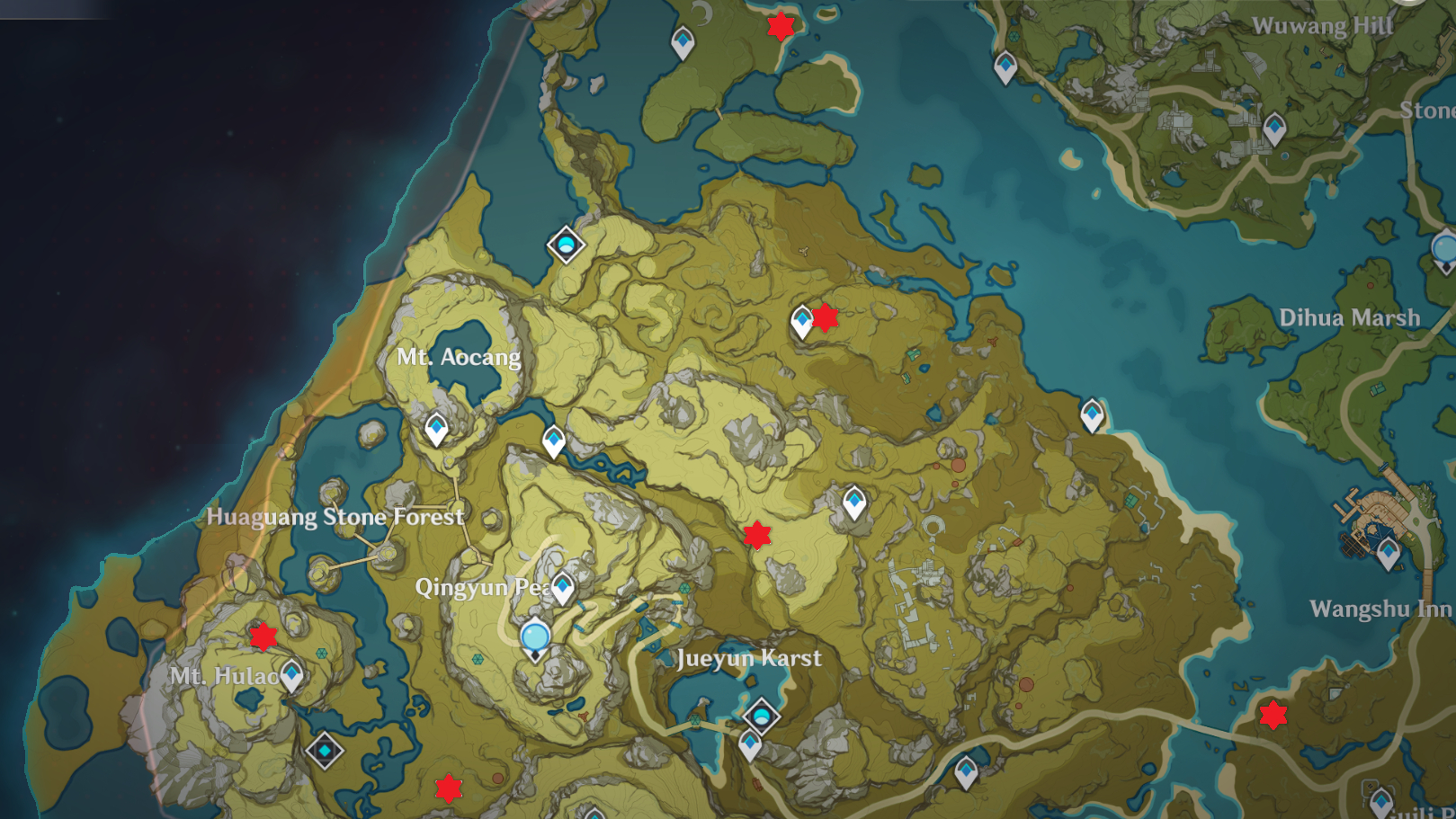Click the Huaguang Stone Forest label
This screenshot has width=1456, height=819.
(x=335, y=517)
